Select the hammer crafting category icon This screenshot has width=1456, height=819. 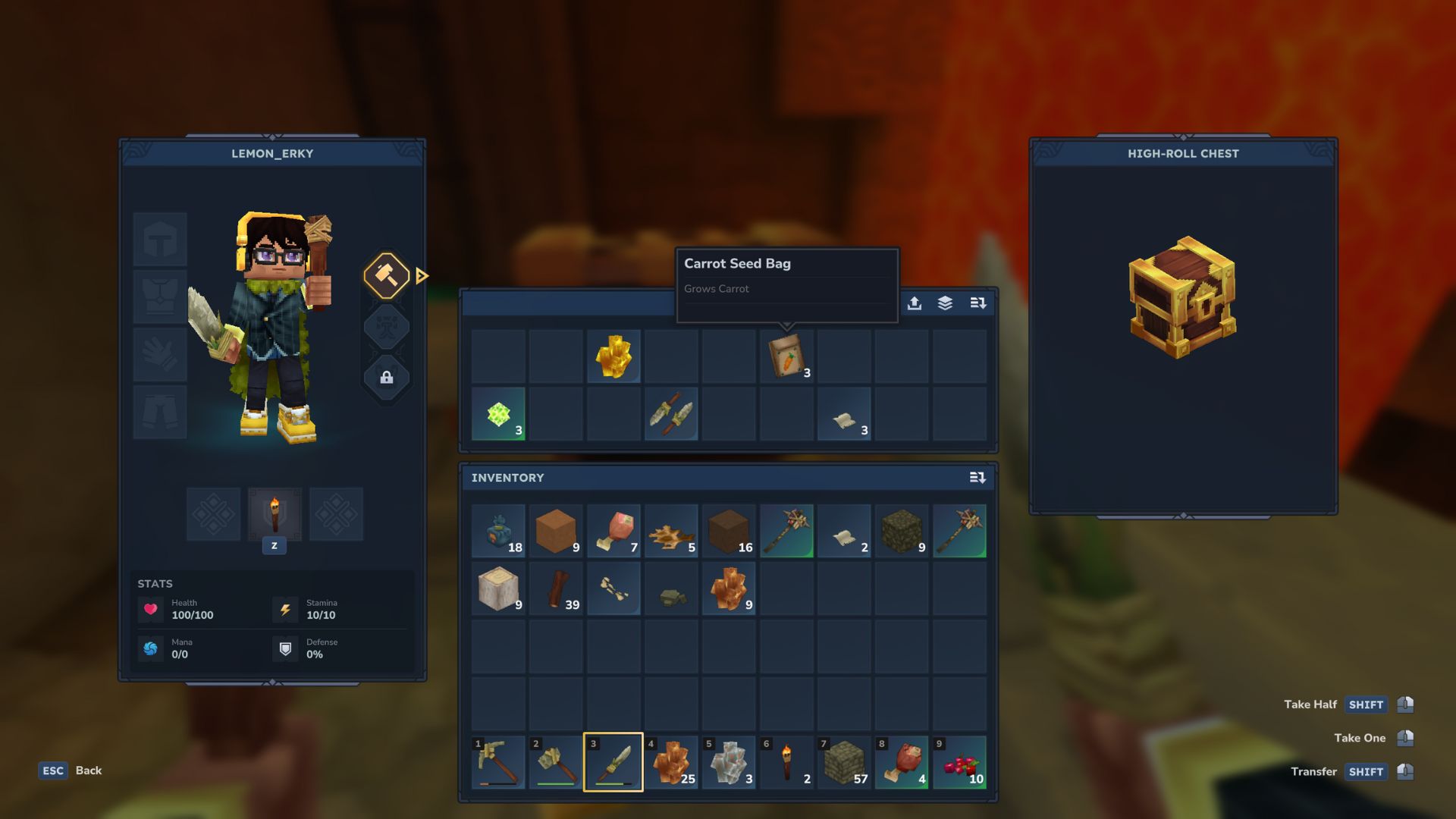[x=387, y=277]
